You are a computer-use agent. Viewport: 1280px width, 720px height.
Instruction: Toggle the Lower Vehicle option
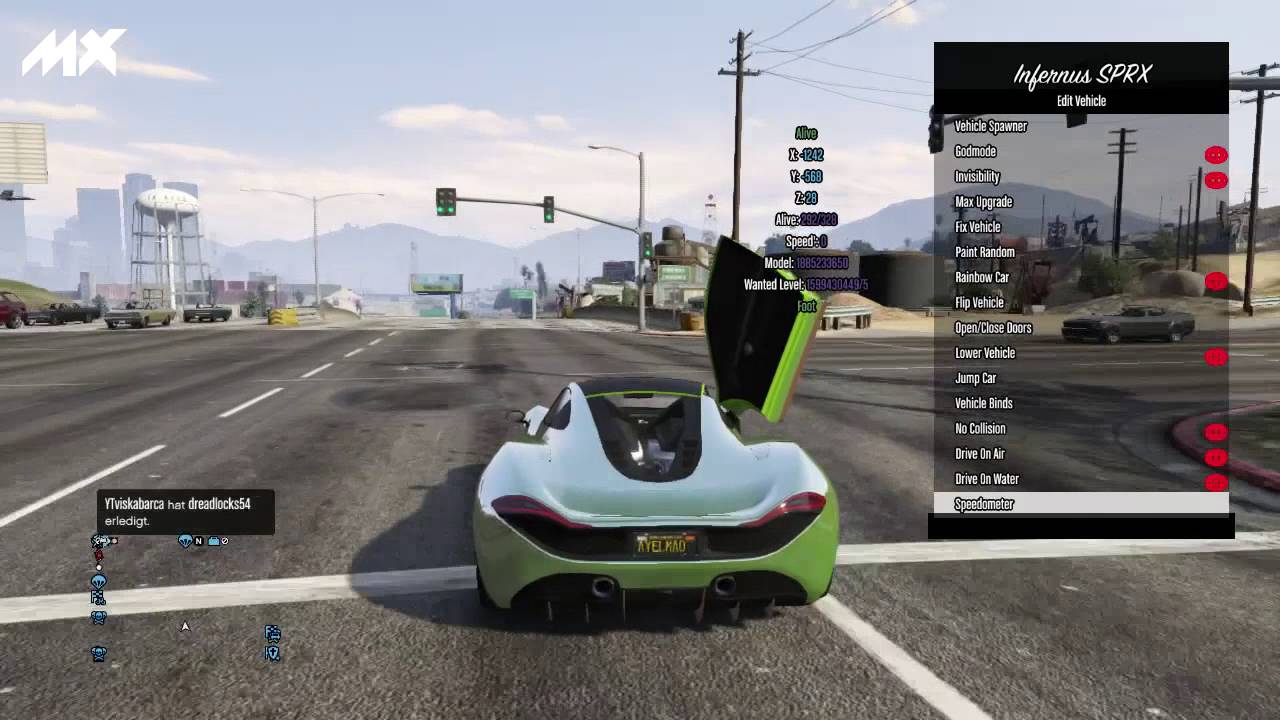tap(984, 353)
